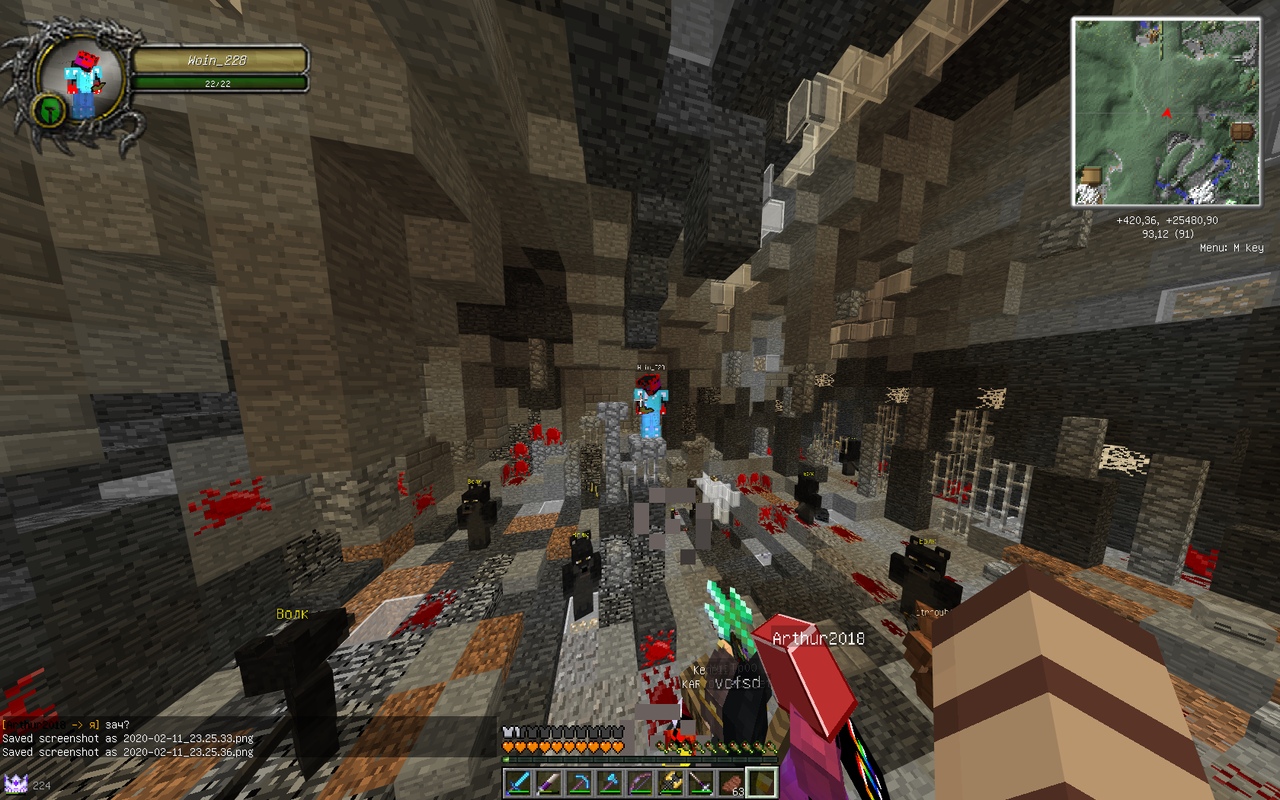Screen dimensions: 1280x800
Task: Select the diamond axe hotbar slot
Action: tap(609, 782)
